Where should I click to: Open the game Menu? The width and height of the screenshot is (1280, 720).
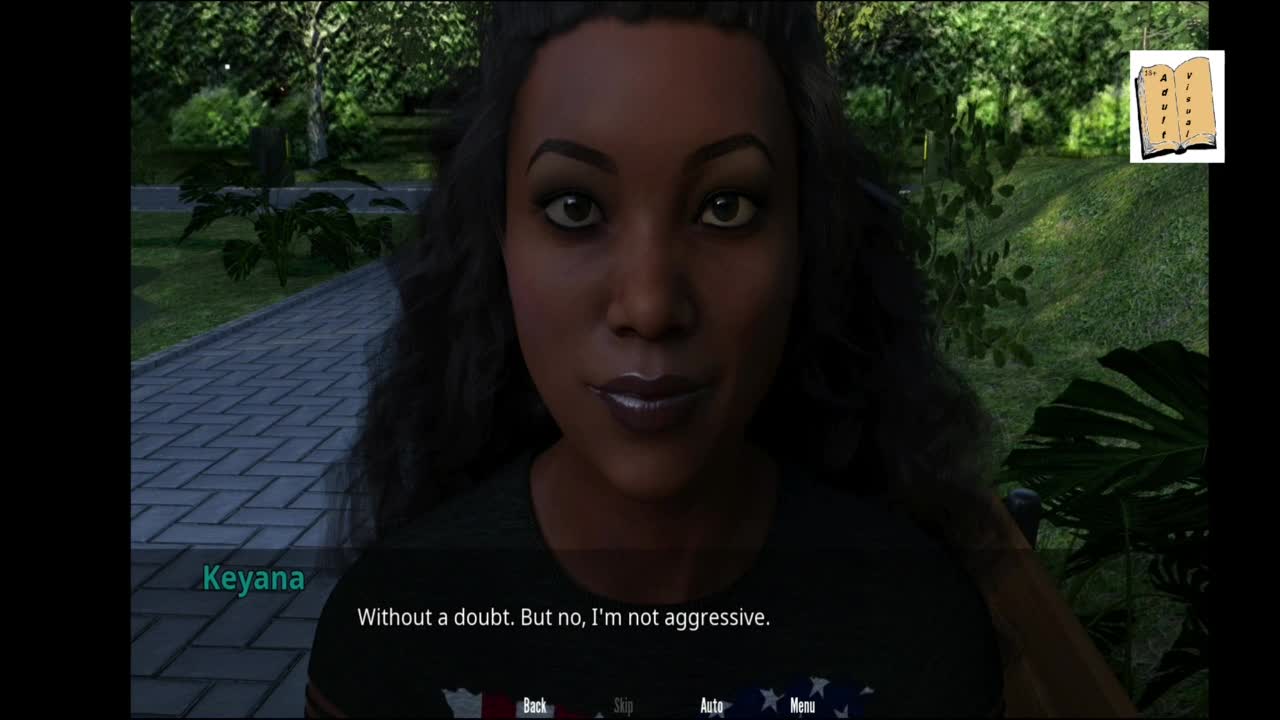pyautogui.click(x=802, y=706)
